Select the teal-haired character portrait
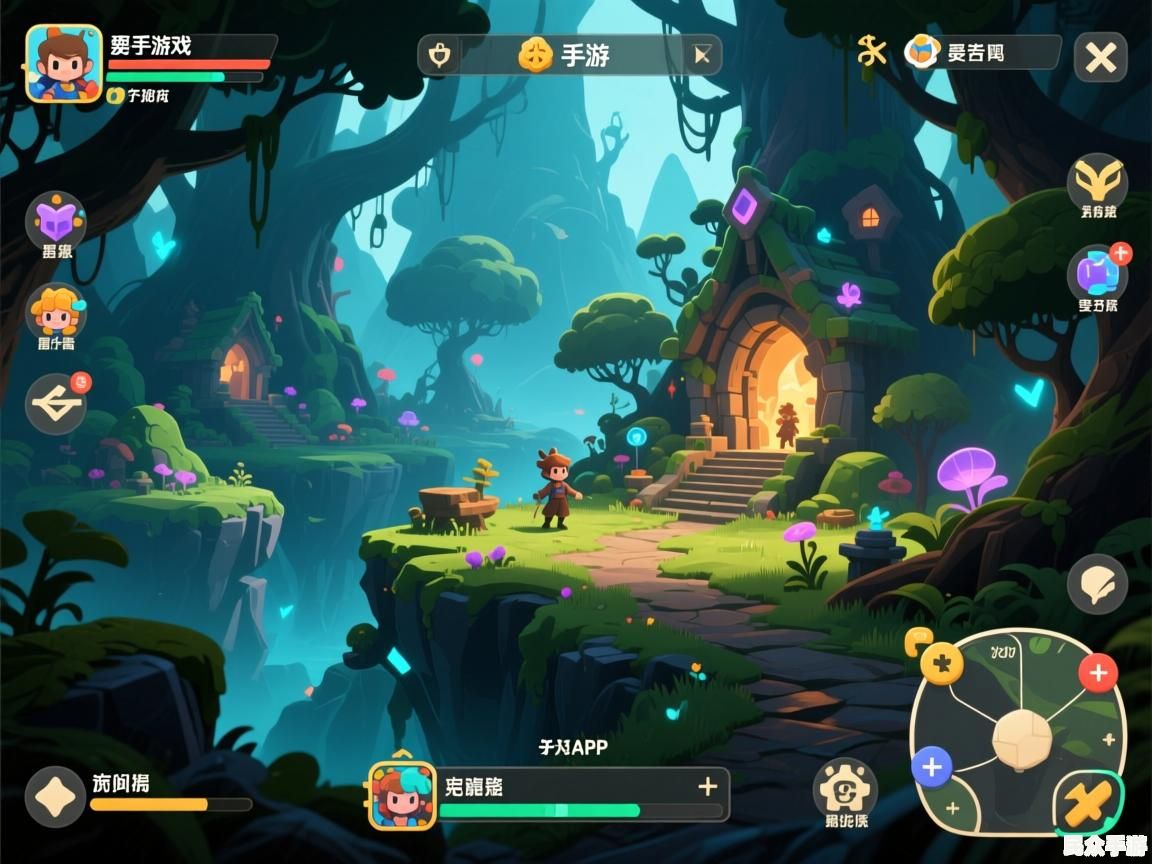Screen dimensions: 1152x864 403,796
